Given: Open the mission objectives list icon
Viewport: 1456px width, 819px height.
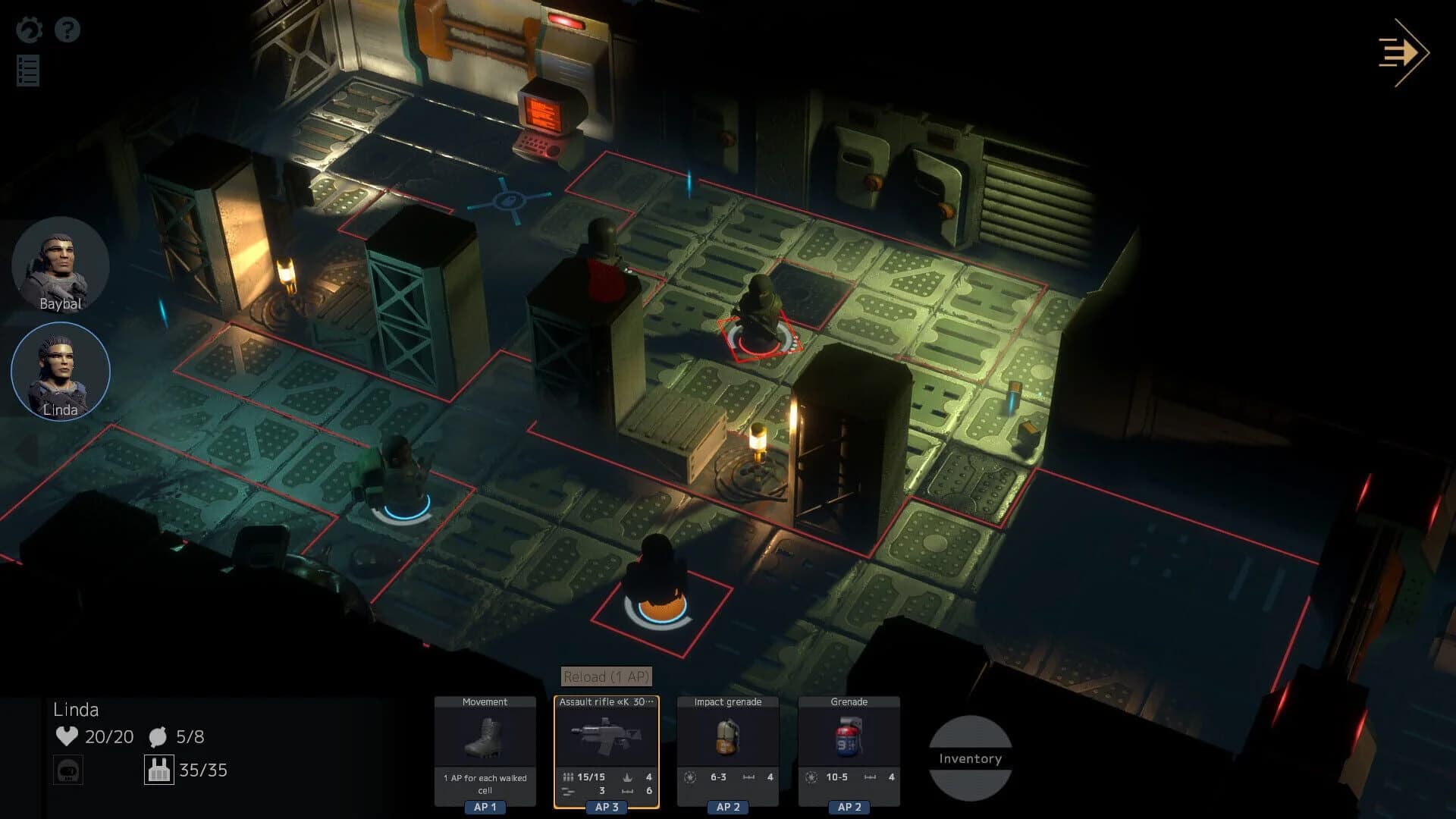Looking at the screenshot, I should (27, 71).
